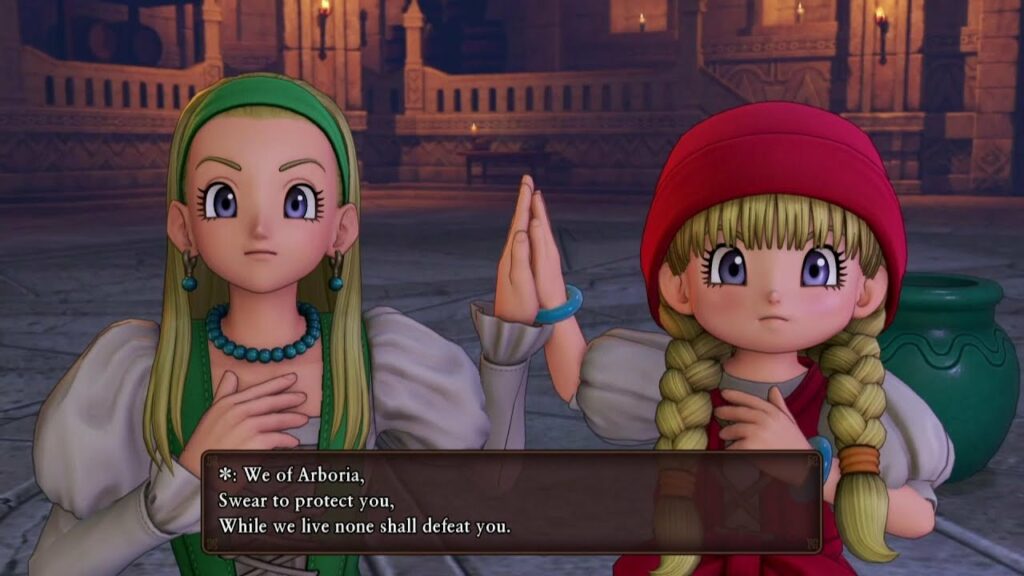The width and height of the screenshot is (1024, 576).
Task: Advance the Arboria oath dialogue box
Action: tap(511, 501)
